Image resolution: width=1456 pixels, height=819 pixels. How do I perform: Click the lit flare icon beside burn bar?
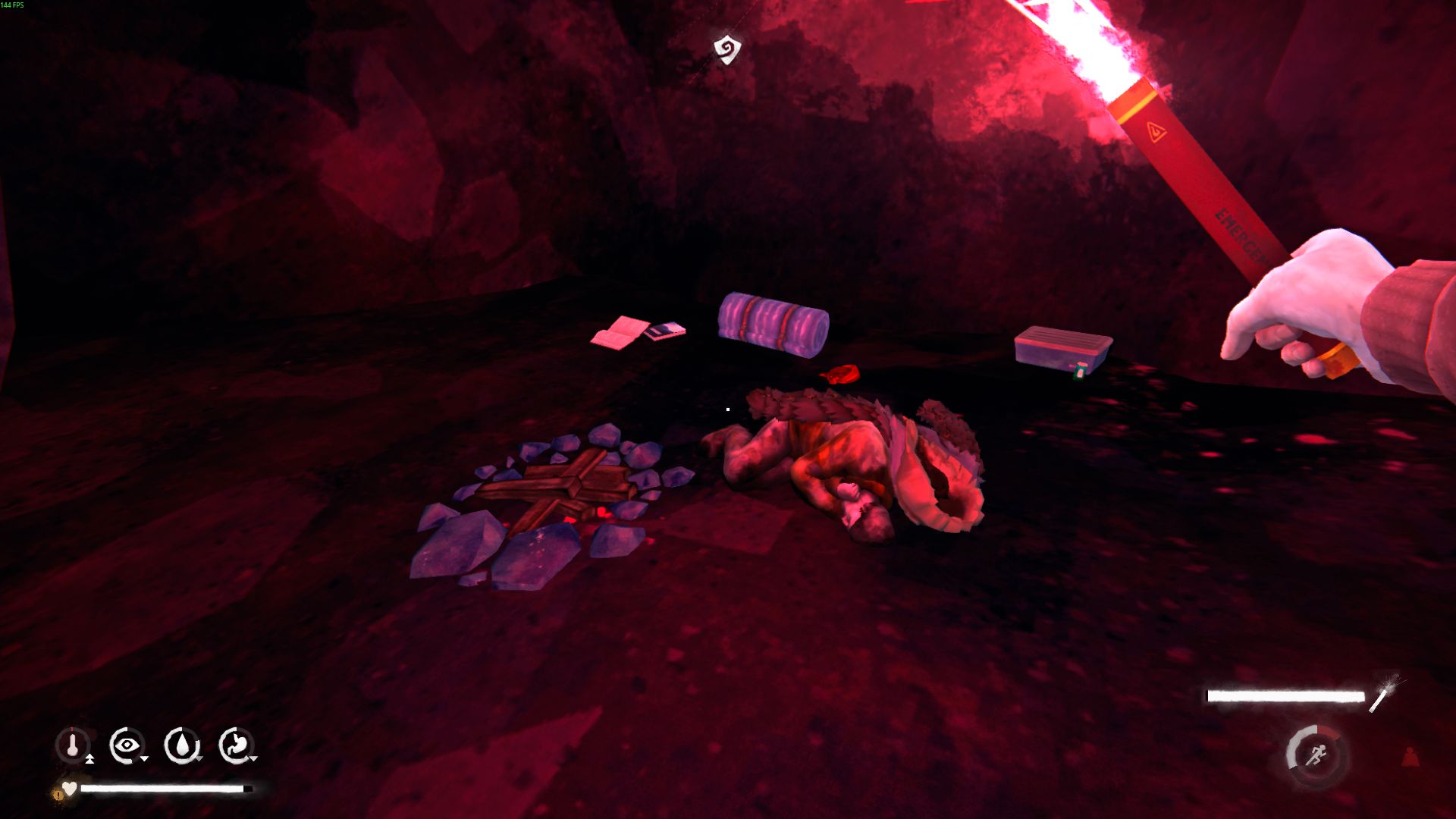tap(1385, 693)
